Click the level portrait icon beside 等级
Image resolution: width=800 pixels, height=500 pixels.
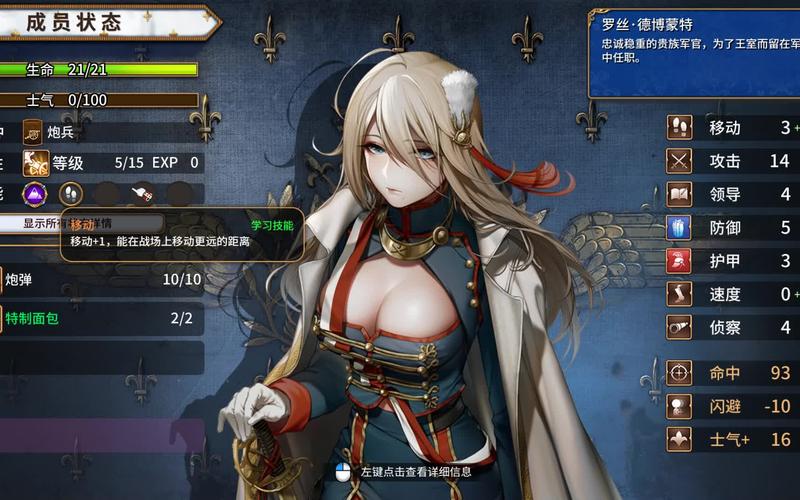pos(36,162)
